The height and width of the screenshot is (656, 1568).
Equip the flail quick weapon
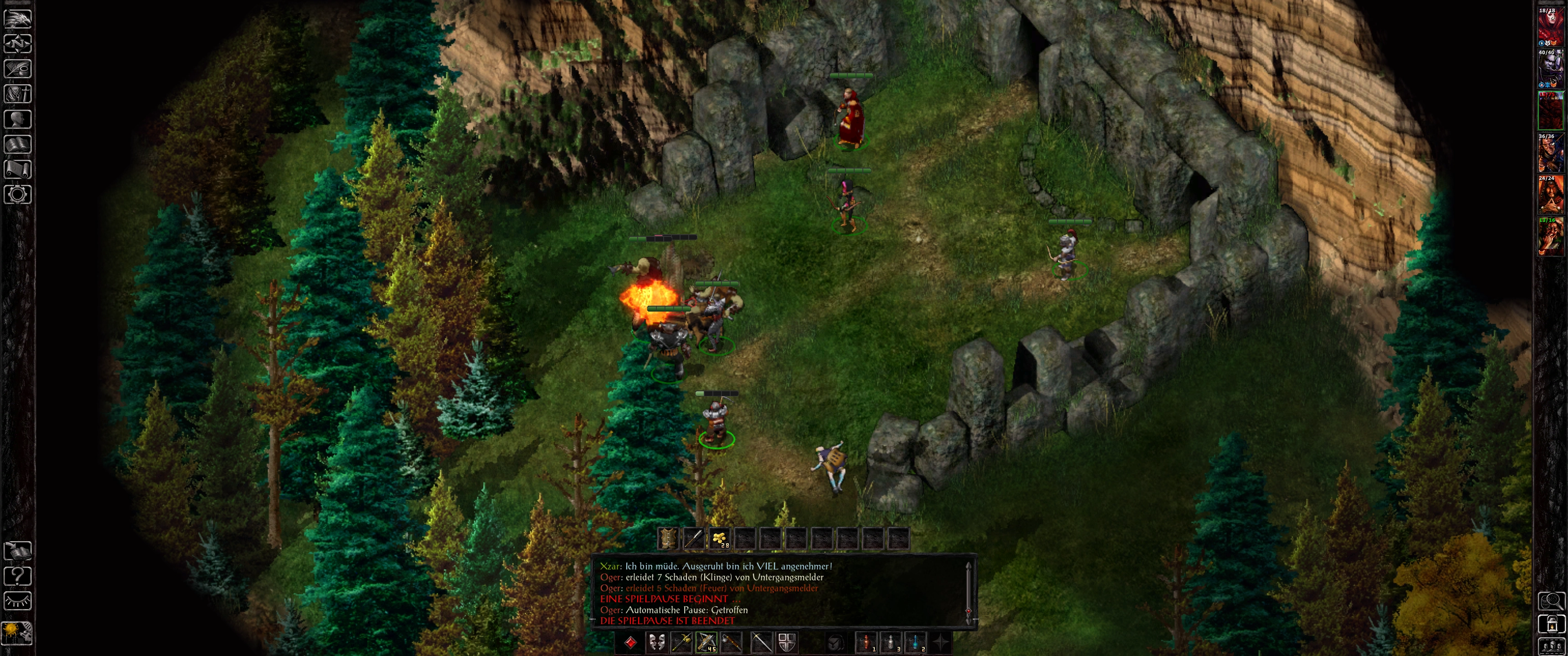point(732,642)
